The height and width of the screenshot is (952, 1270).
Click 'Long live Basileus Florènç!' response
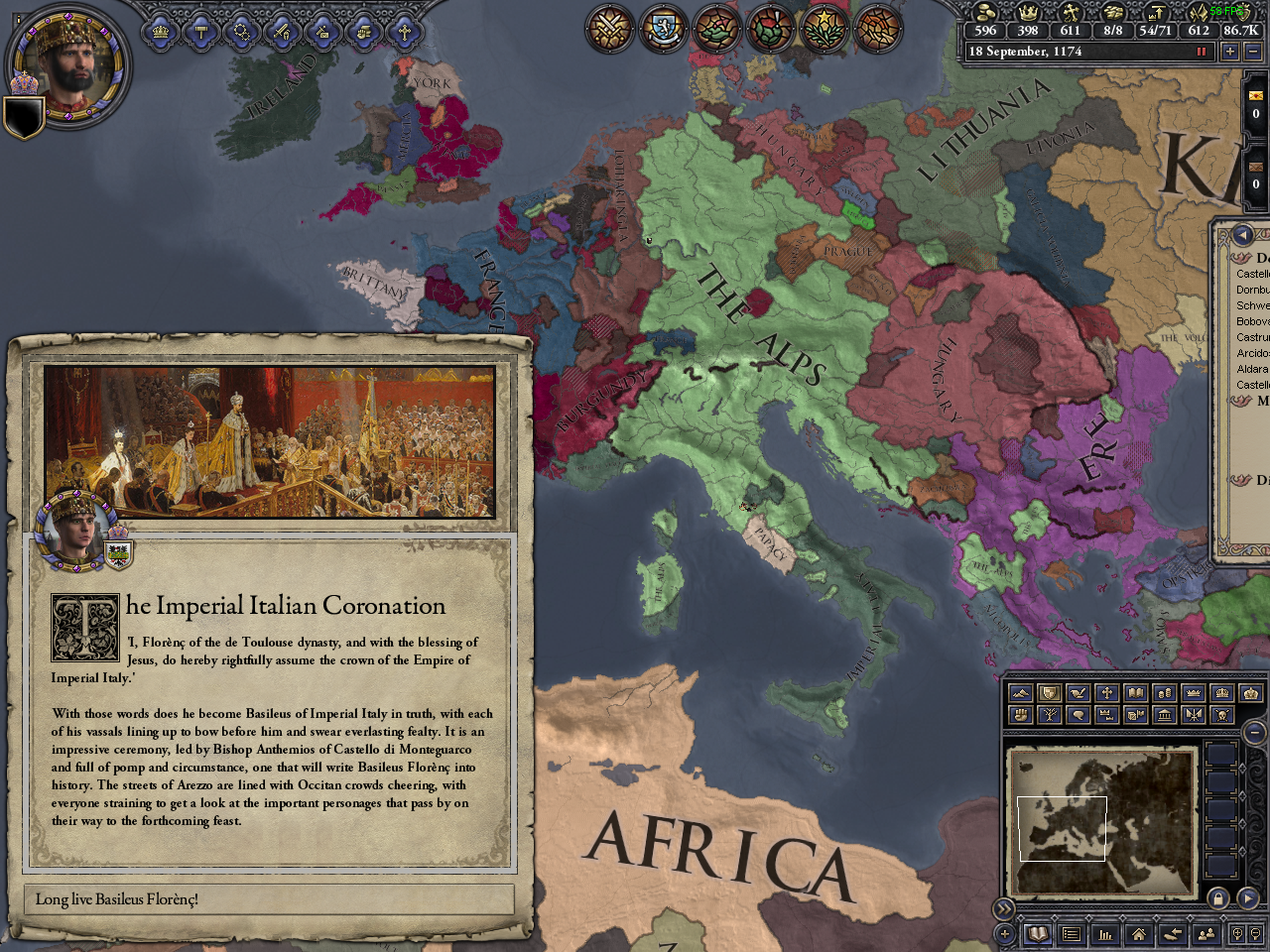[x=273, y=900]
